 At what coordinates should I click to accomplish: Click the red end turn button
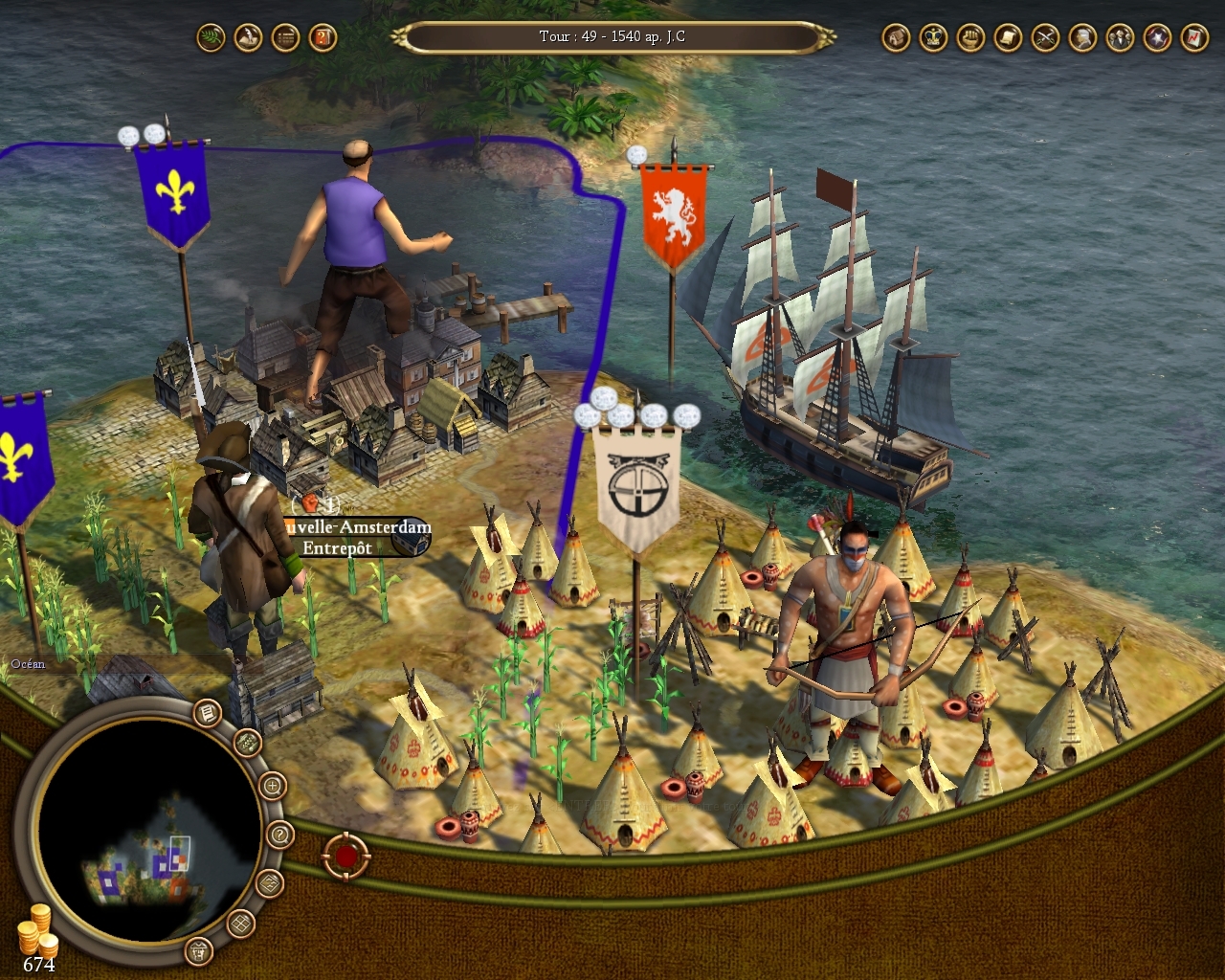[x=345, y=856]
